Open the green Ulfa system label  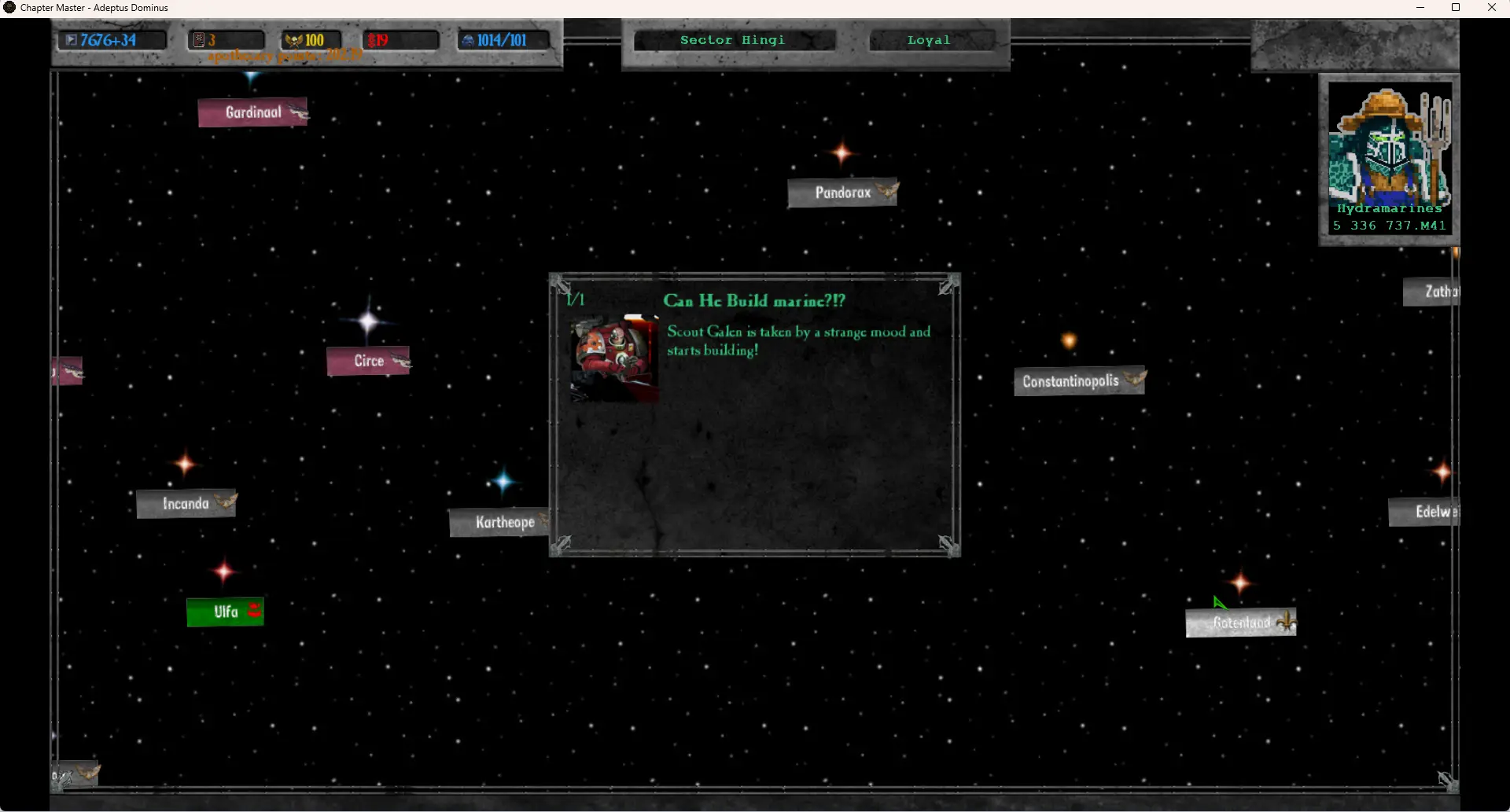(225, 612)
